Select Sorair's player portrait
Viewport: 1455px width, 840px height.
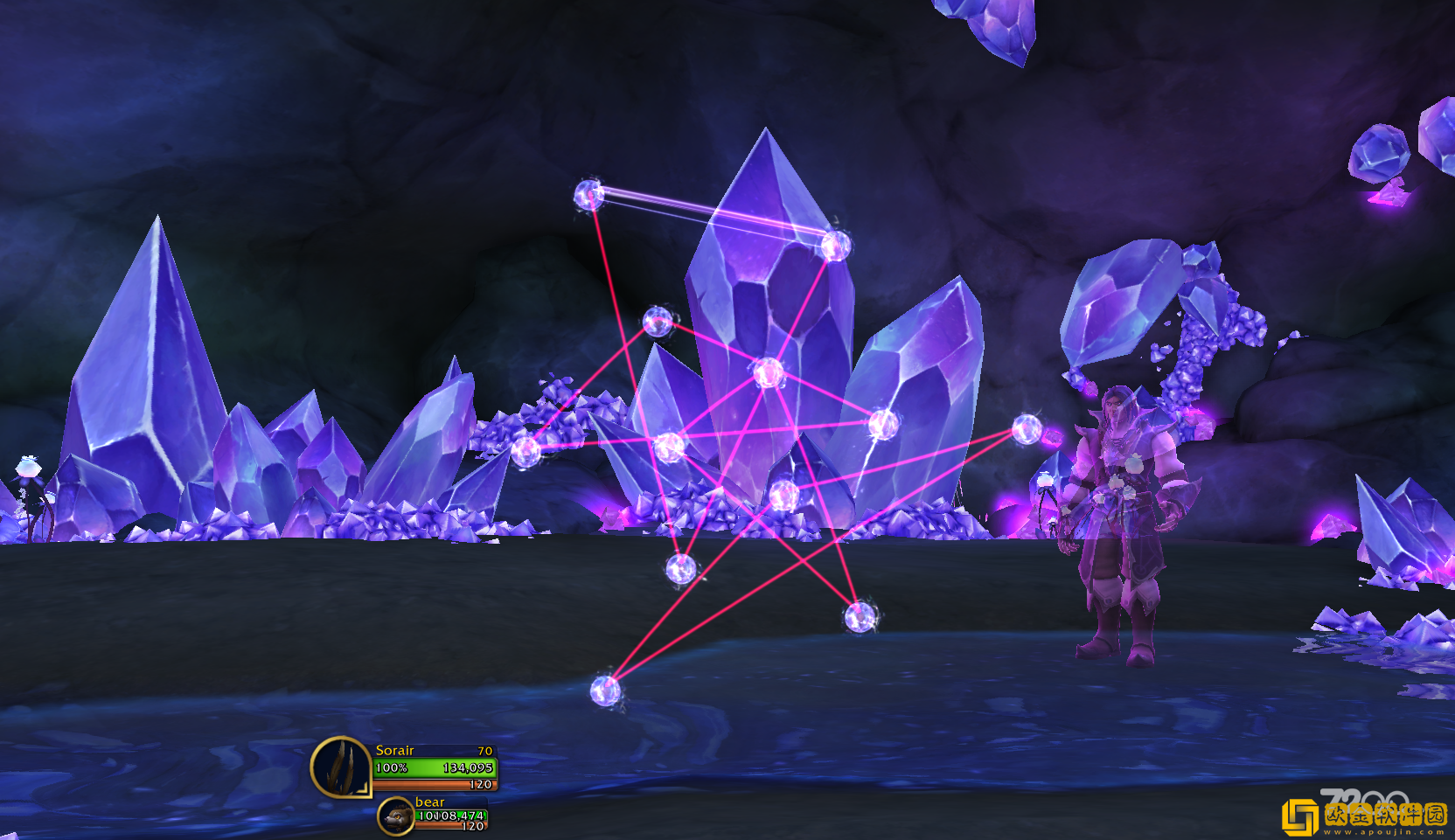coord(341,767)
